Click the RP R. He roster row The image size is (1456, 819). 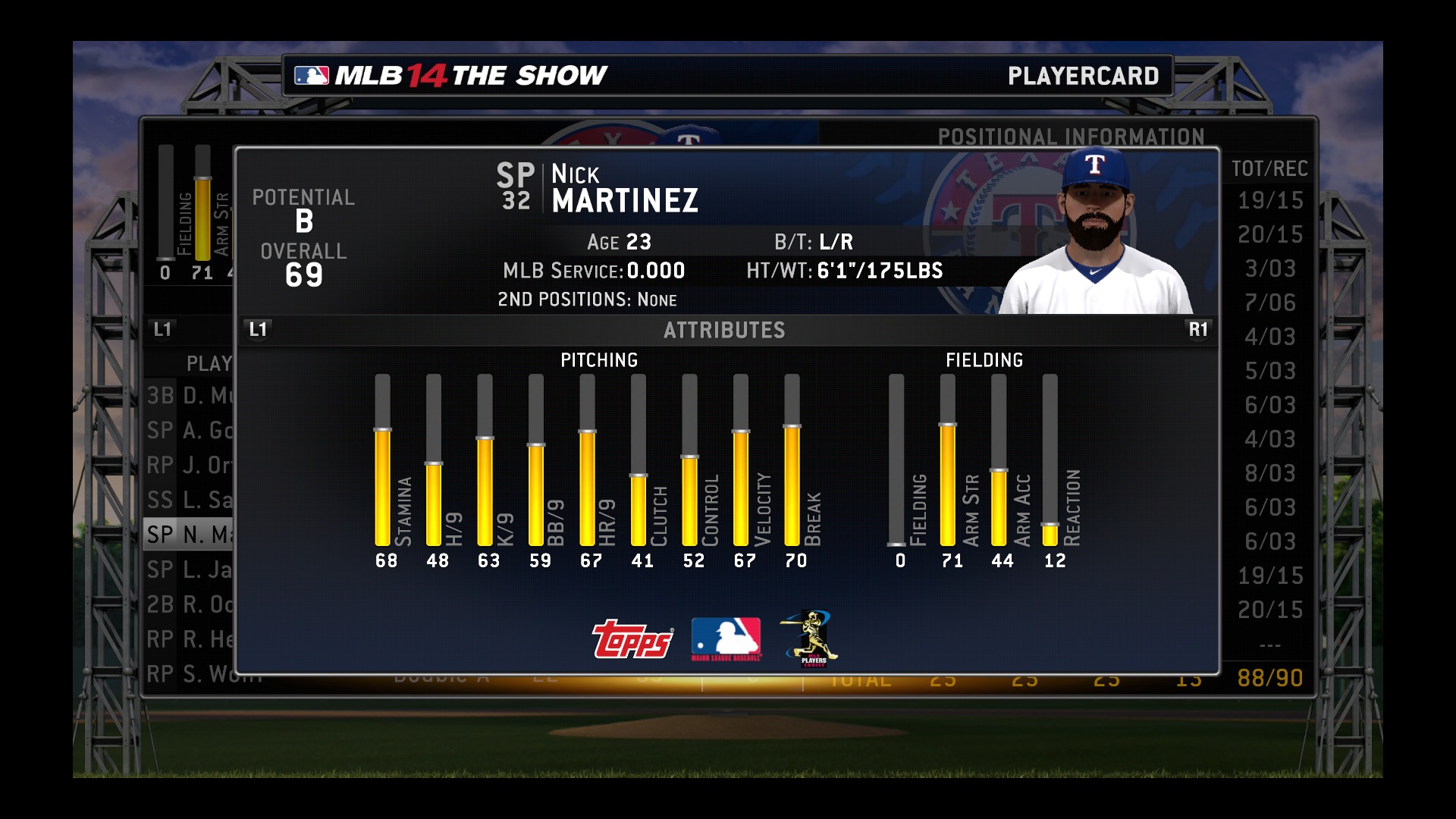(x=190, y=639)
